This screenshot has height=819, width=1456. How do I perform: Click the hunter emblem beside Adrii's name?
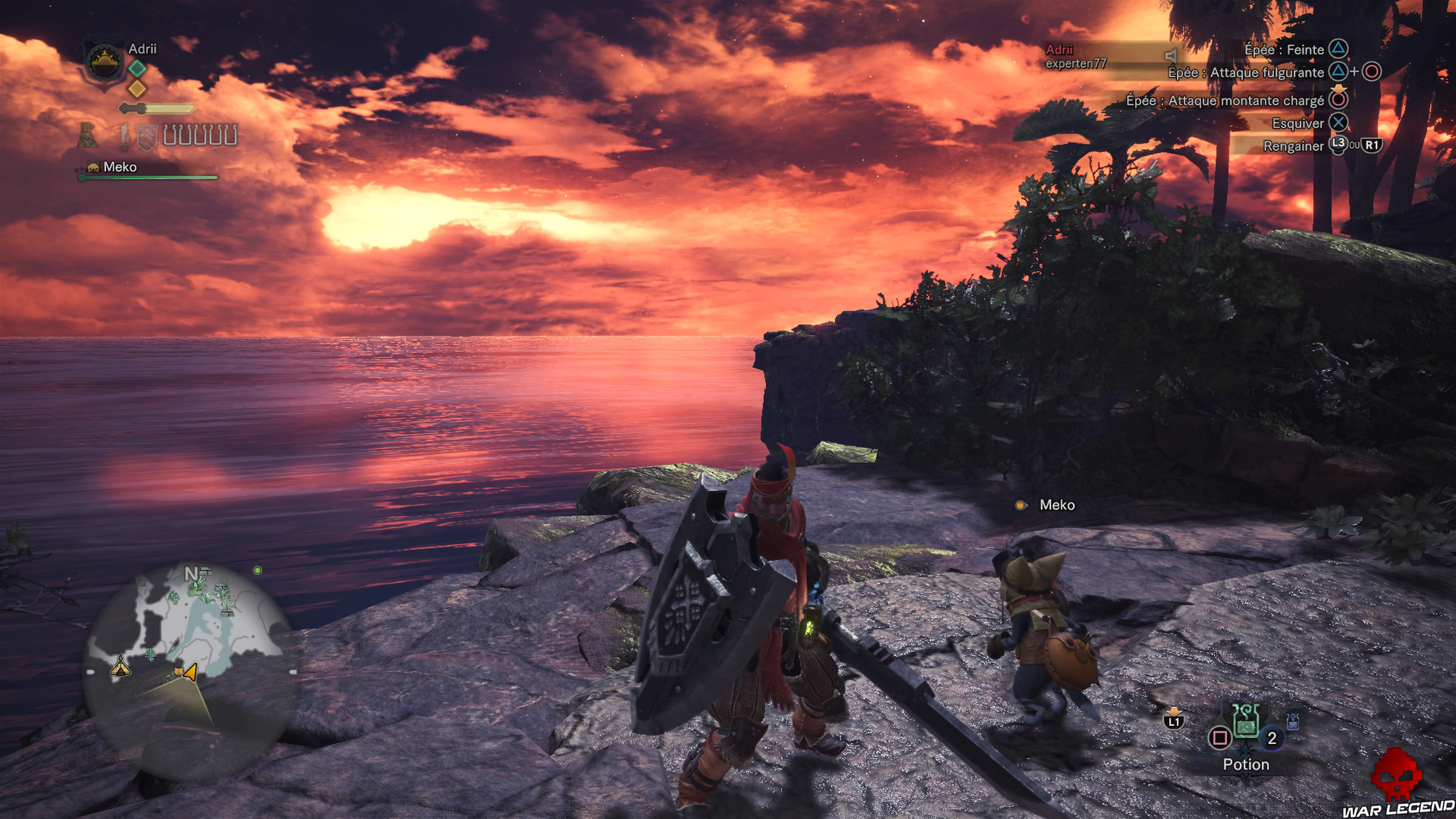coord(105,62)
